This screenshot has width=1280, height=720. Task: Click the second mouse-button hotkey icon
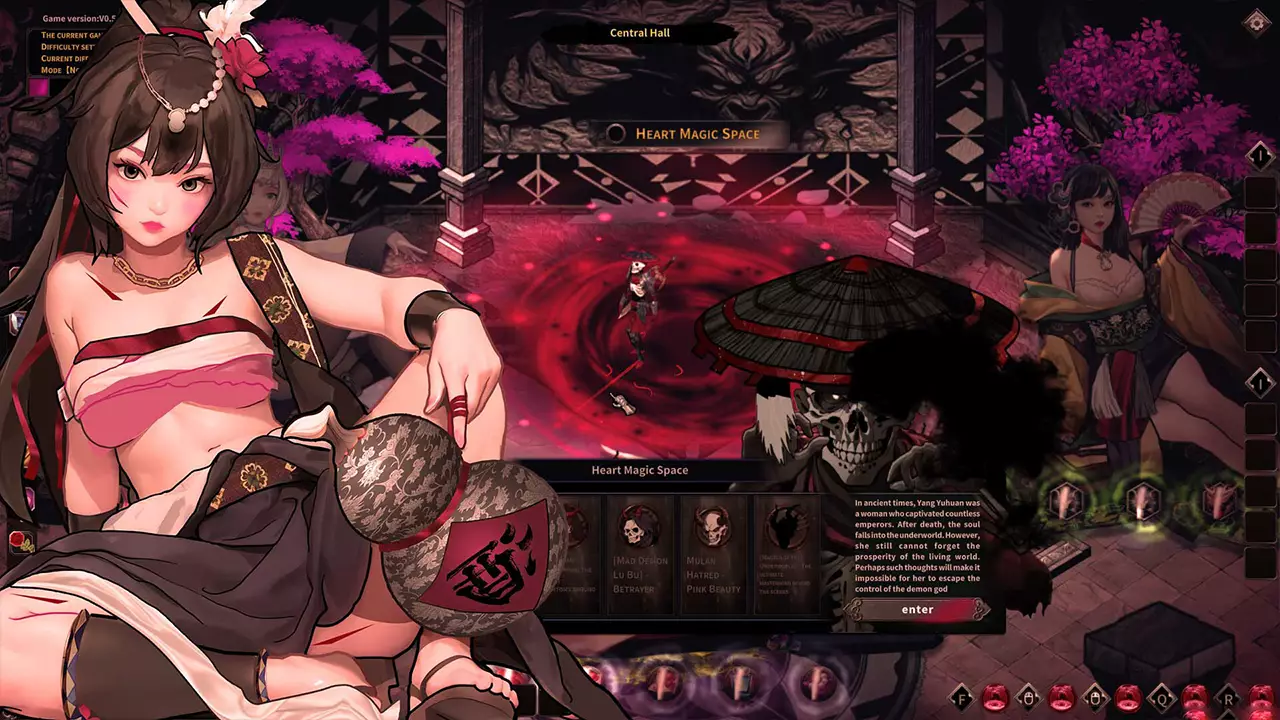1095,698
